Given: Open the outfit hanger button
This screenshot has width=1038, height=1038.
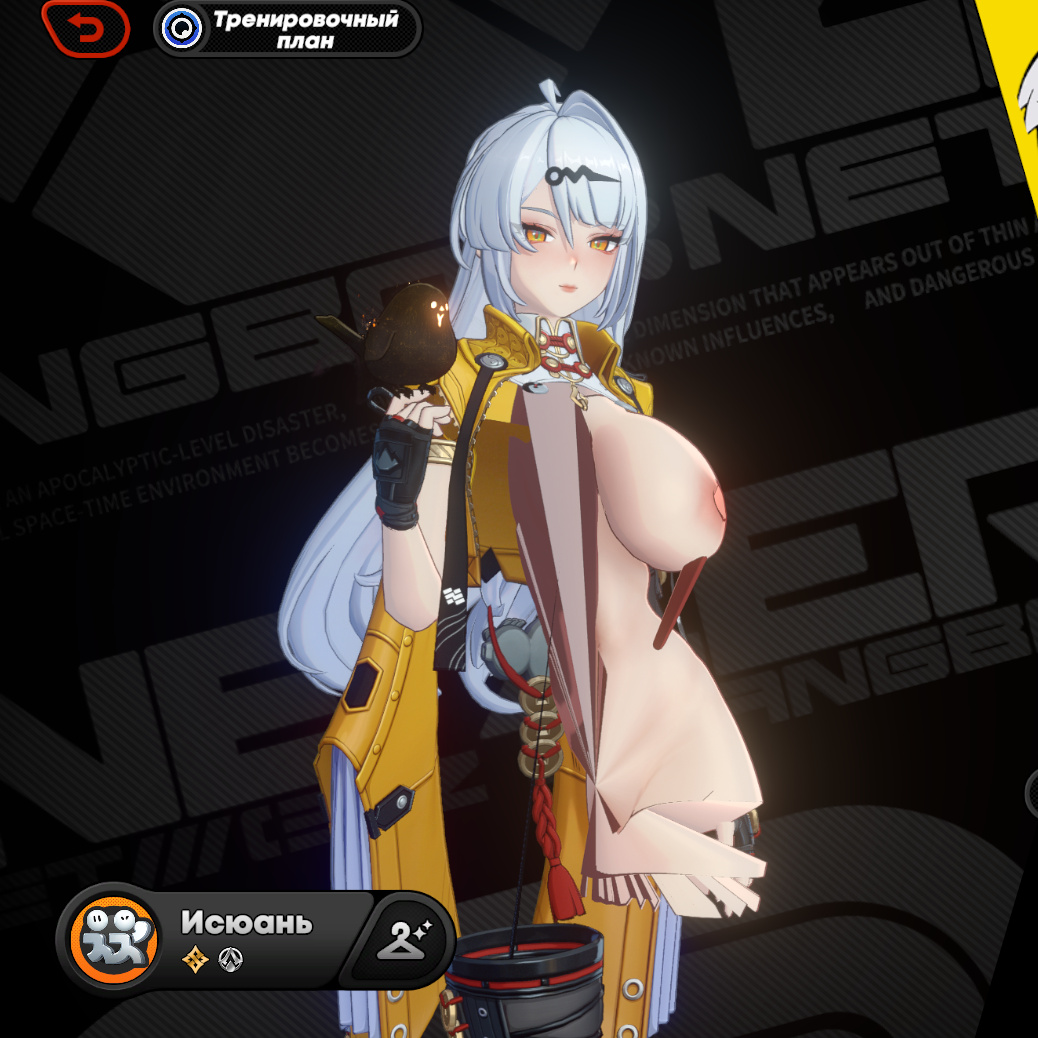Looking at the screenshot, I should coord(402,940).
